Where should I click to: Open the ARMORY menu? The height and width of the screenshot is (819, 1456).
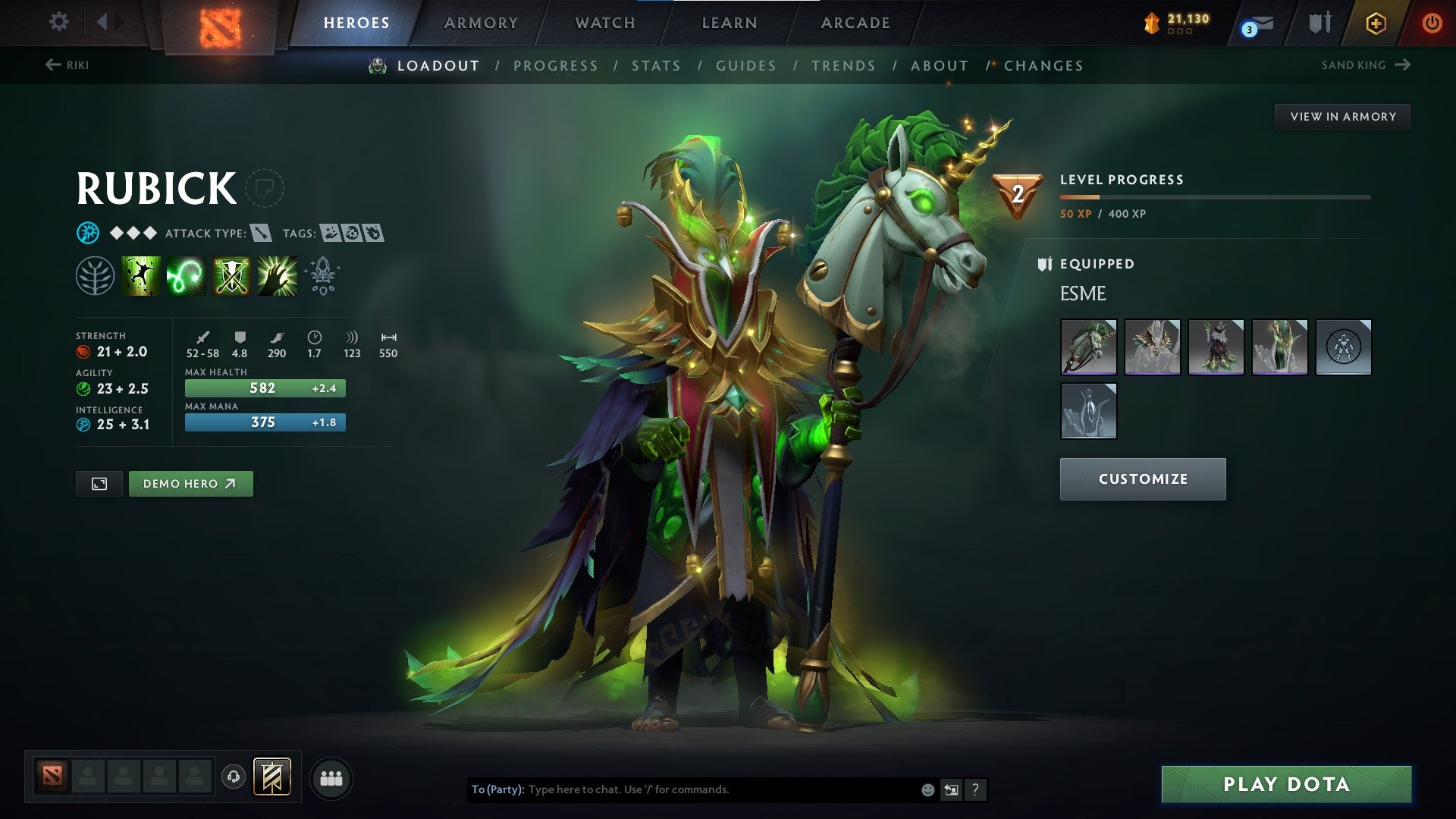point(482,23)
